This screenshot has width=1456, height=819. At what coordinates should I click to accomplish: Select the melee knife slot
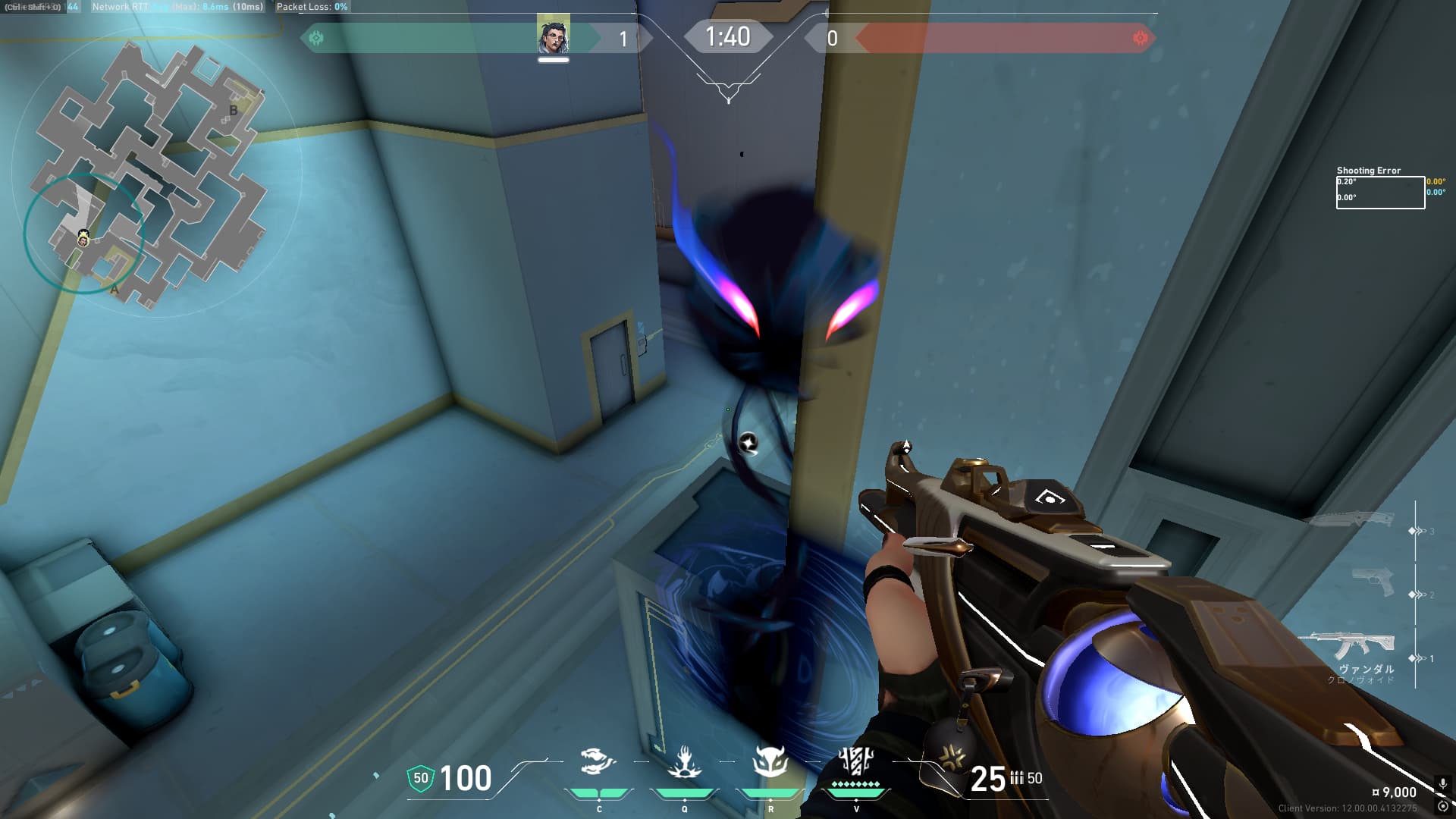tap(1352, 519)
